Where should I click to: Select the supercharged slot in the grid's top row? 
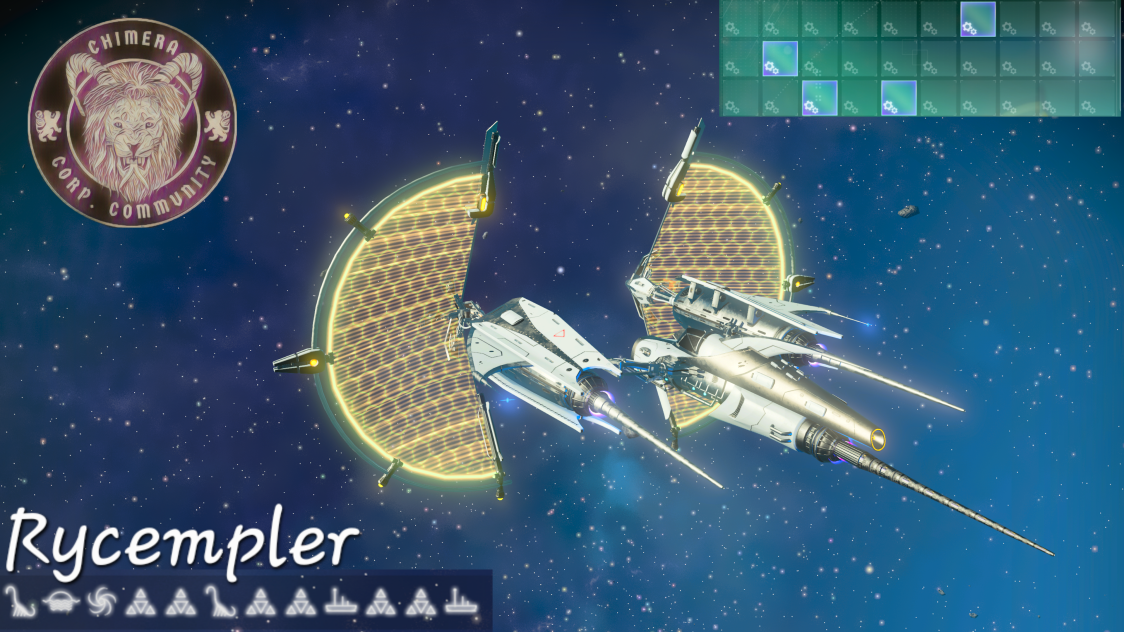978,20
